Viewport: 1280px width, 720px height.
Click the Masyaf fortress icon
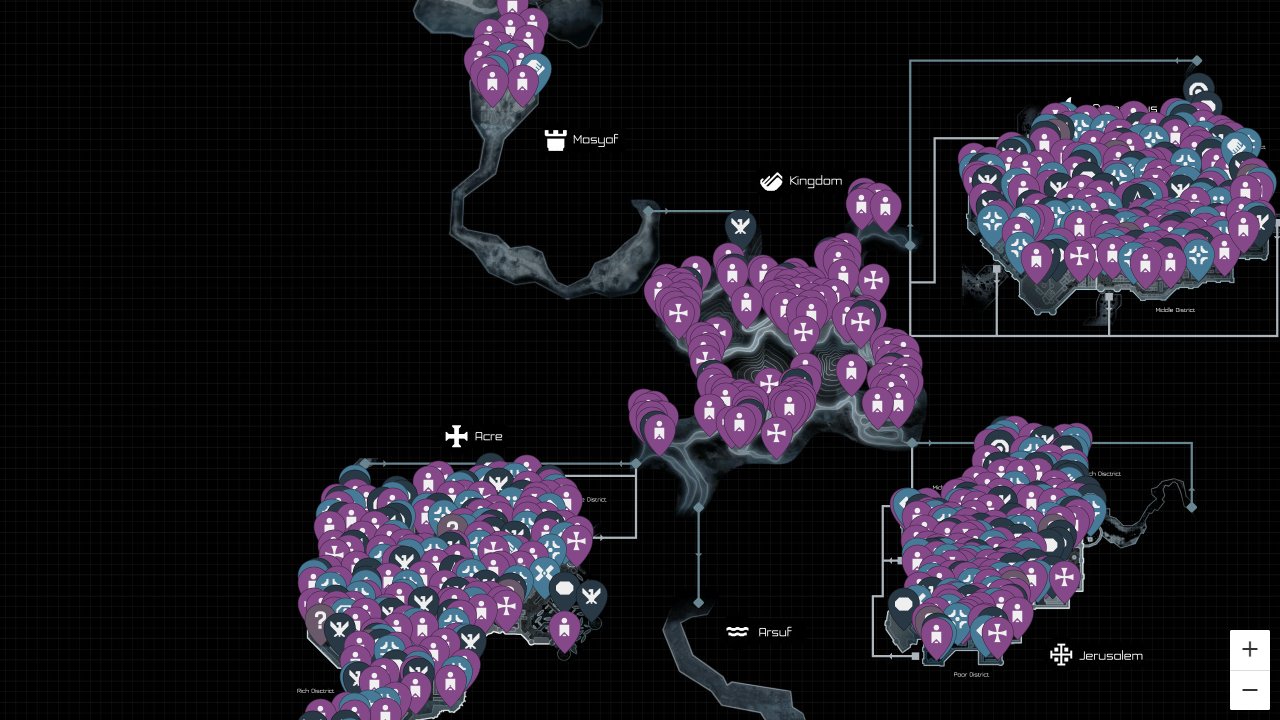tap(556, 139)
